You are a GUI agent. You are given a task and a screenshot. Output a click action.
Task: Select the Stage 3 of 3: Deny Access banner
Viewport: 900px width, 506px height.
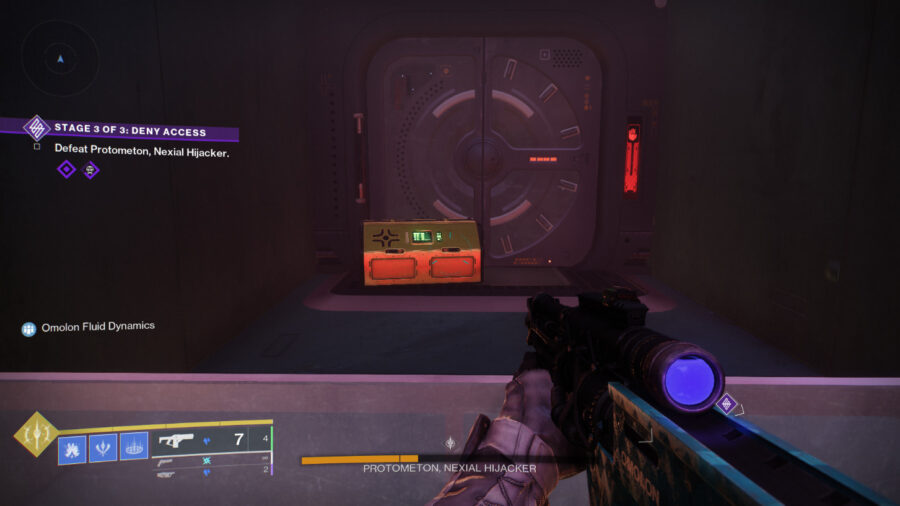point(130,130)
